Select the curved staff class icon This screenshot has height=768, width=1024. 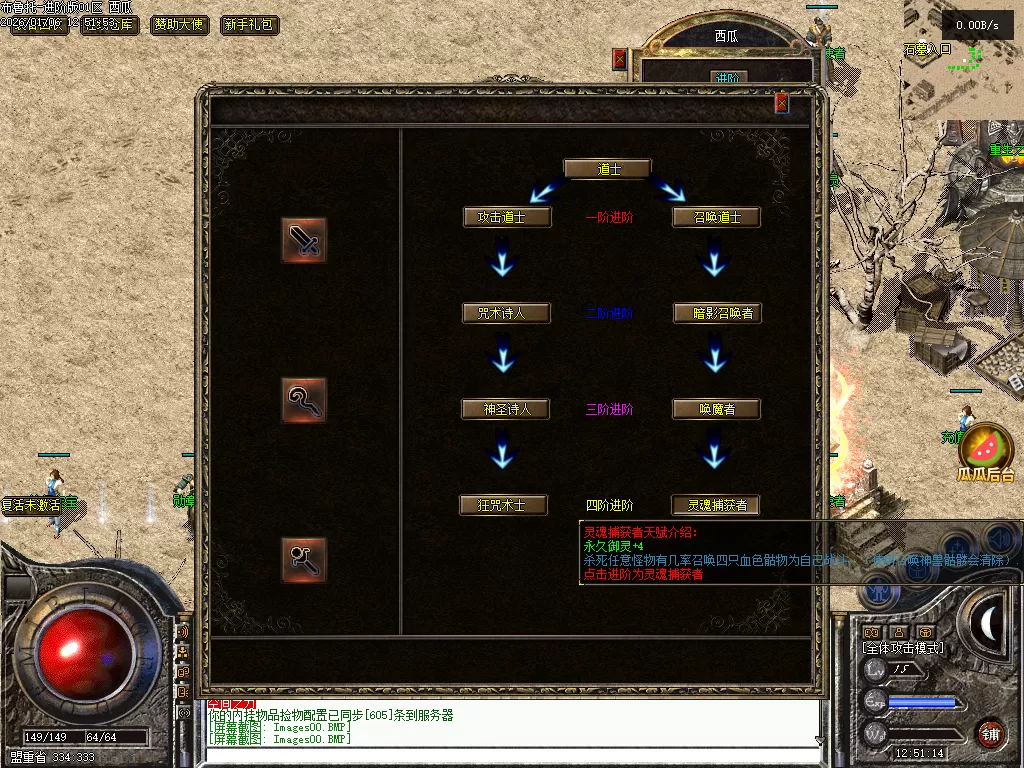coord(304,400)
